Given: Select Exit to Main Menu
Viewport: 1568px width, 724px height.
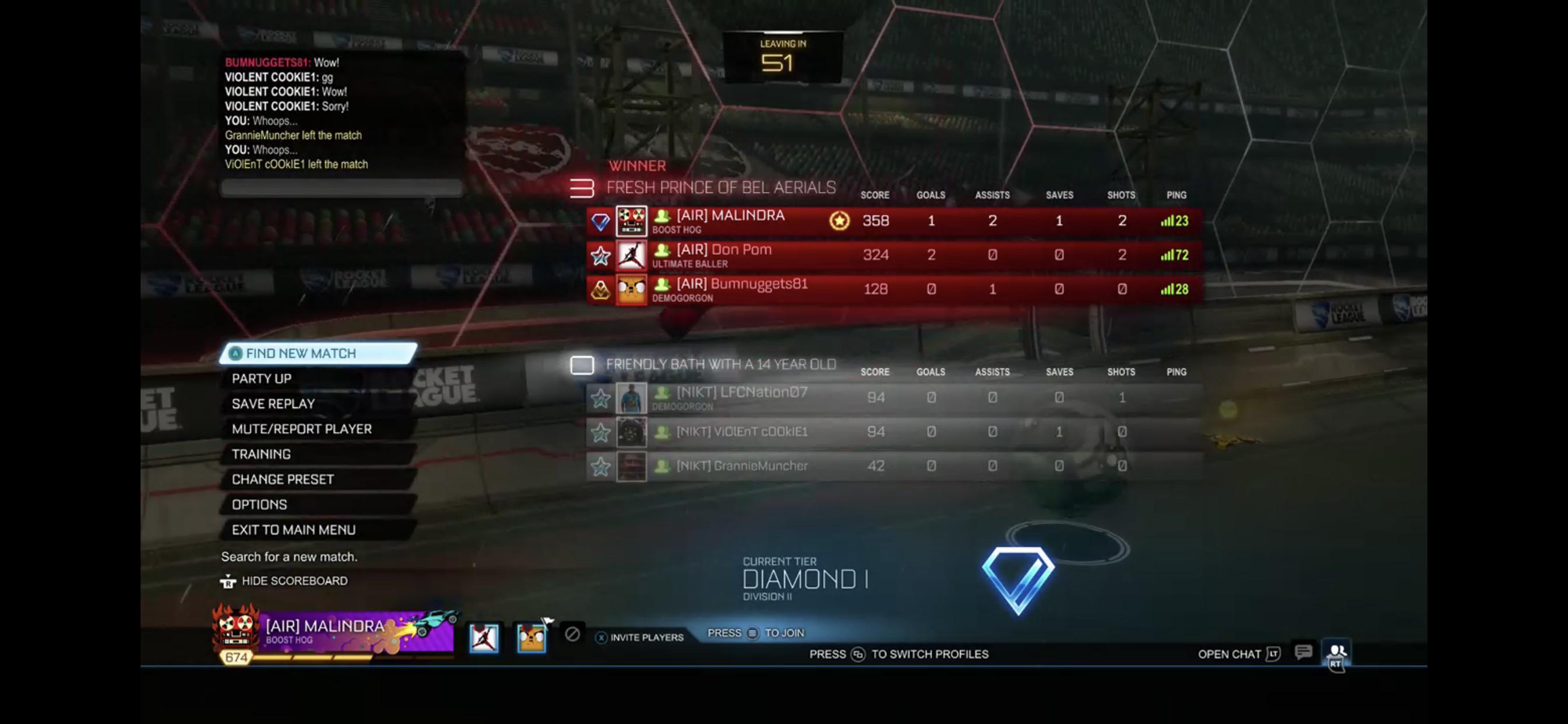Looking at the screenshot, I should [294, 529].
